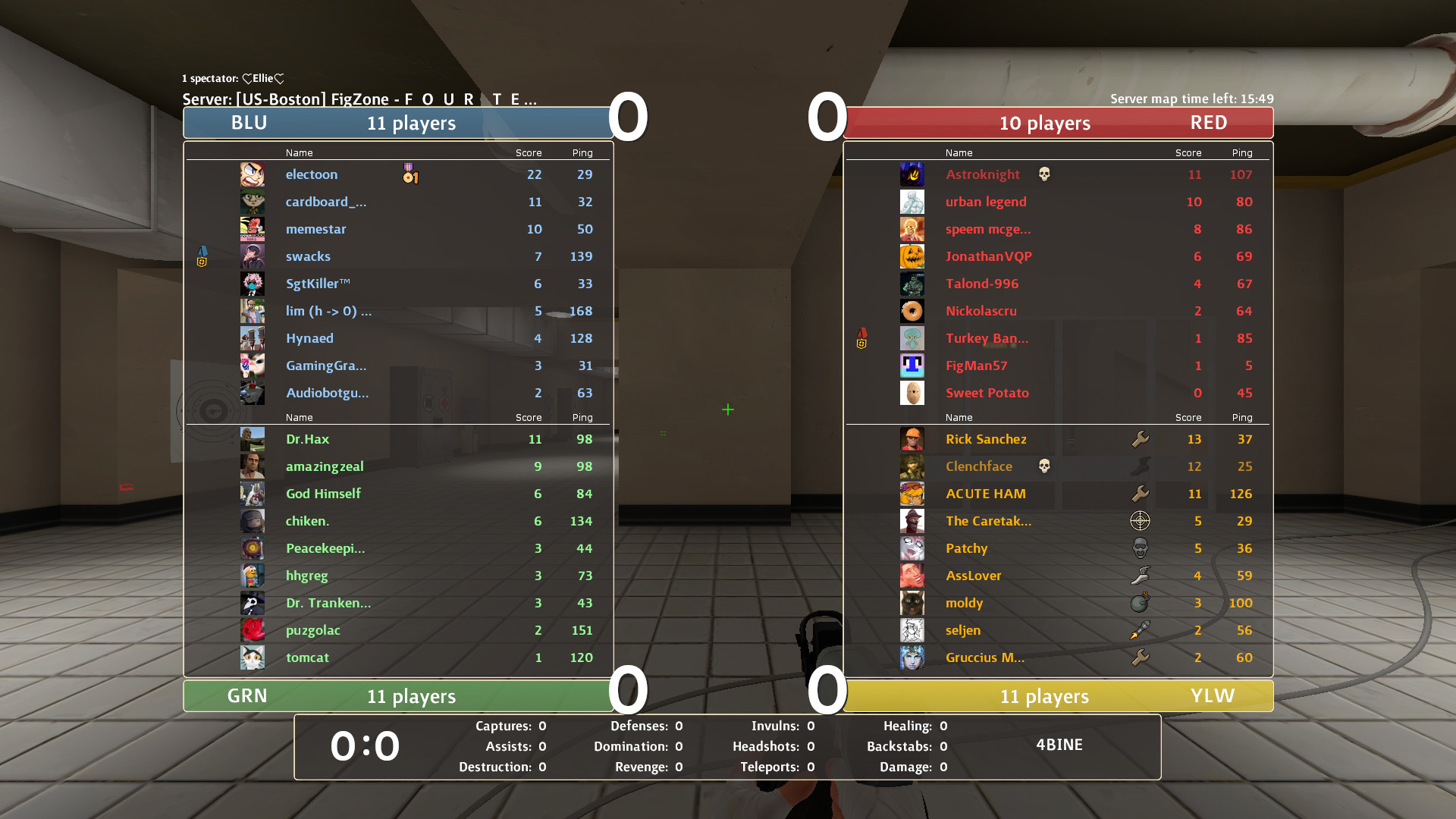Click the Engineer wrench icon beside Rick Sanchez

click(1141, 438)
